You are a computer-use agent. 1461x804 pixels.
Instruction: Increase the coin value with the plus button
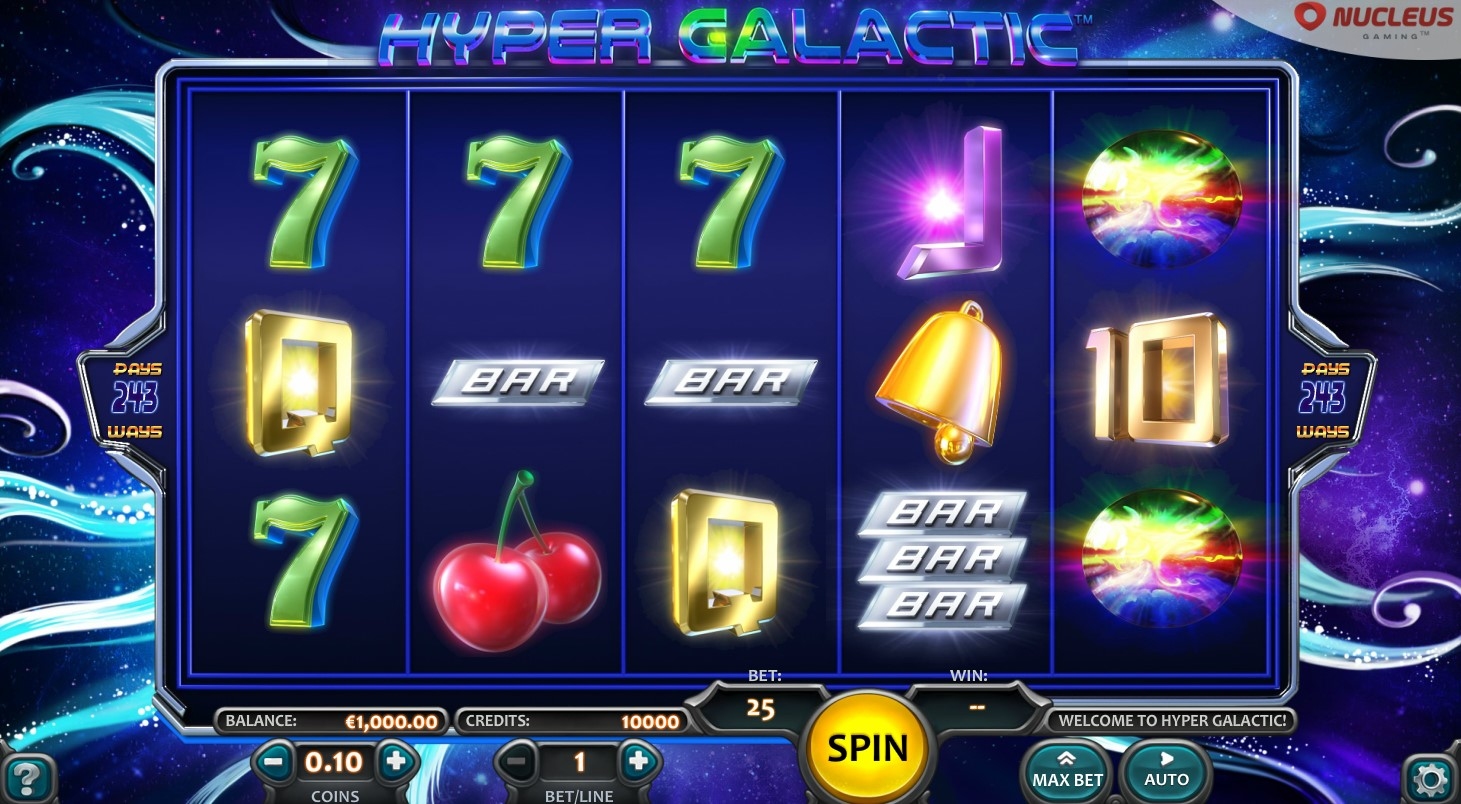tap(395, 762)
